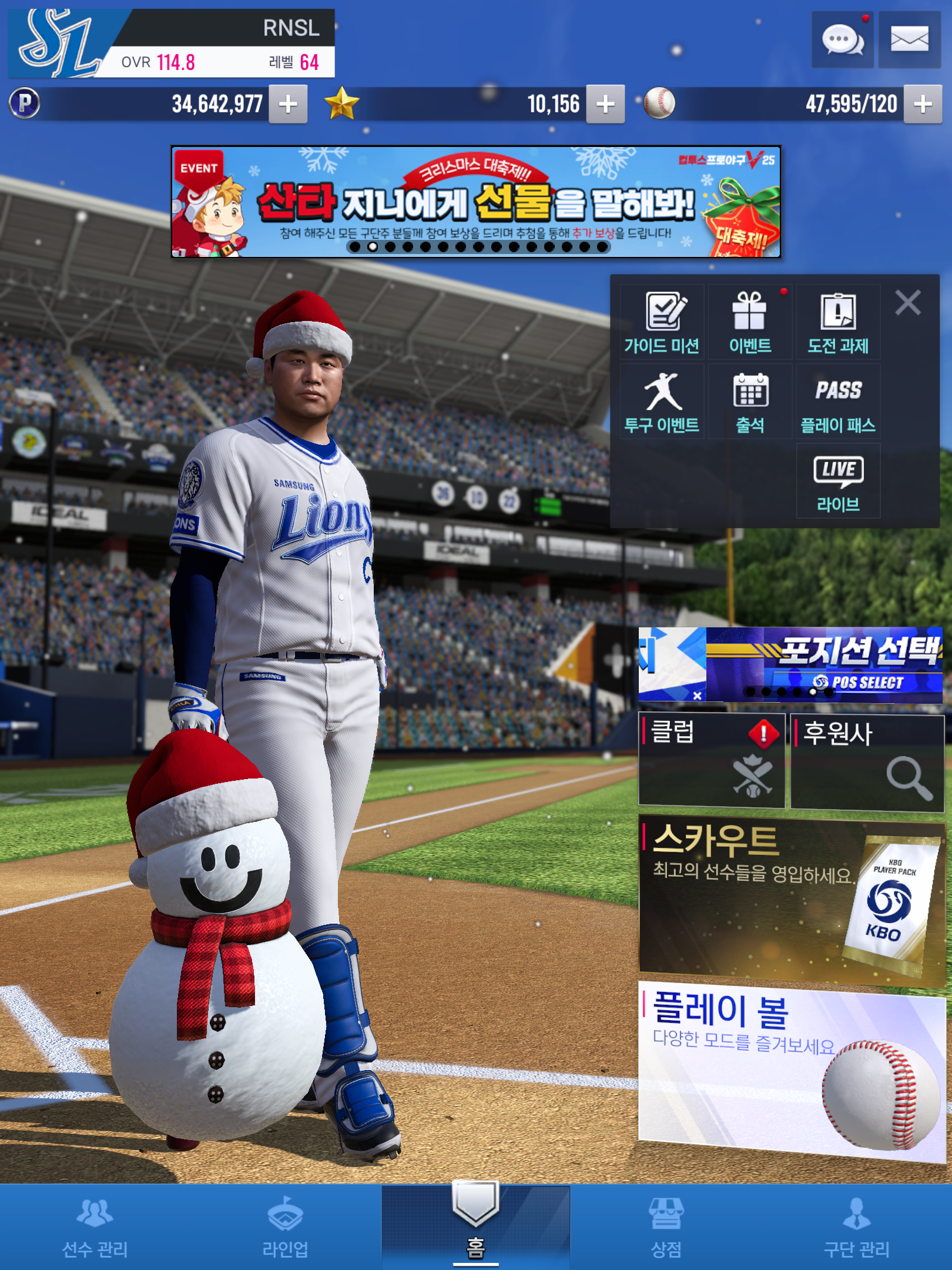Open 투구 이벤트 pitching event

tap(662, 402)
